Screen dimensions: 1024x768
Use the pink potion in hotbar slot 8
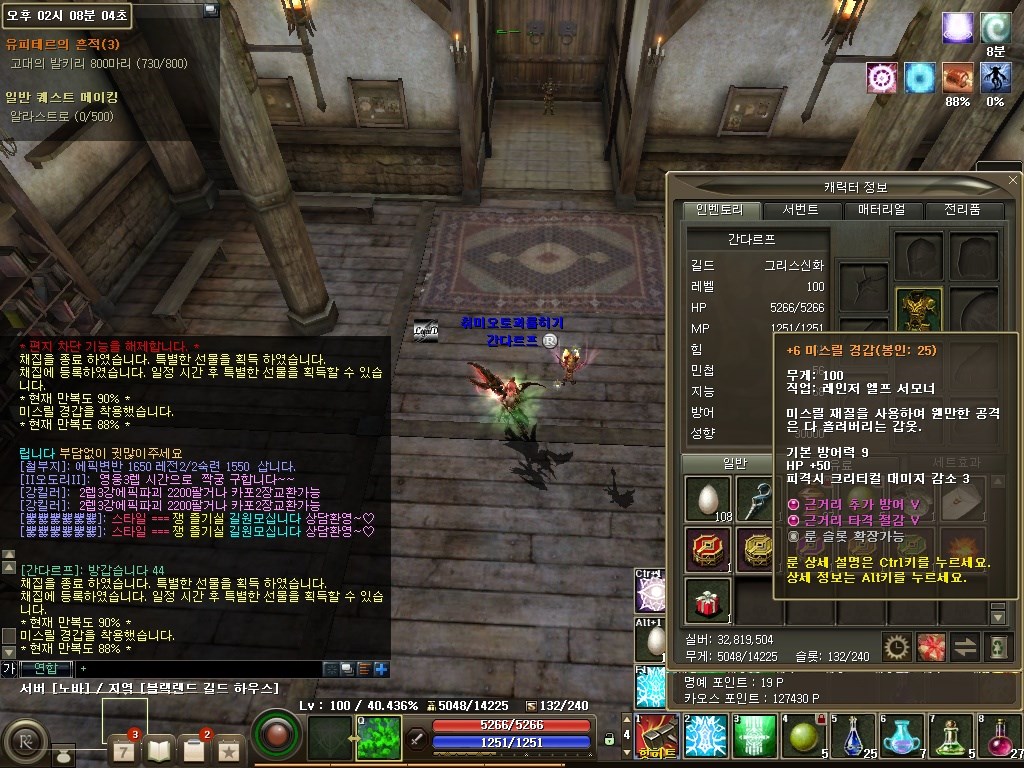pyautogui.click(x=1000, y=737)
